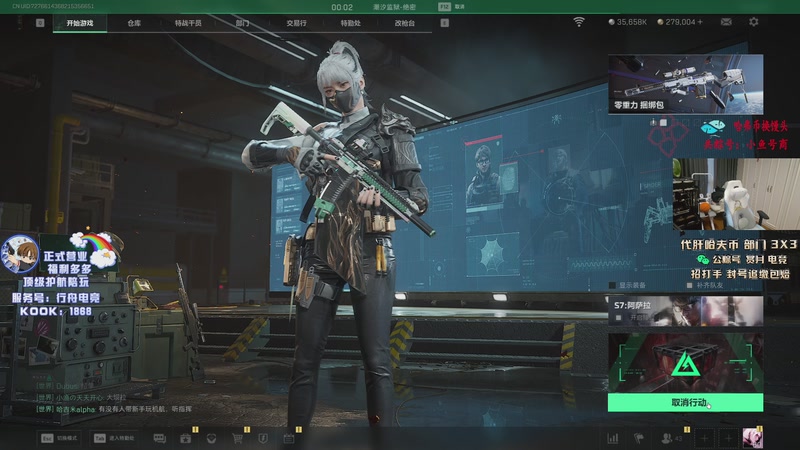800x450 pixels.
Task: Switch to the 开始游戏 tab
Action: pos(80,22)
